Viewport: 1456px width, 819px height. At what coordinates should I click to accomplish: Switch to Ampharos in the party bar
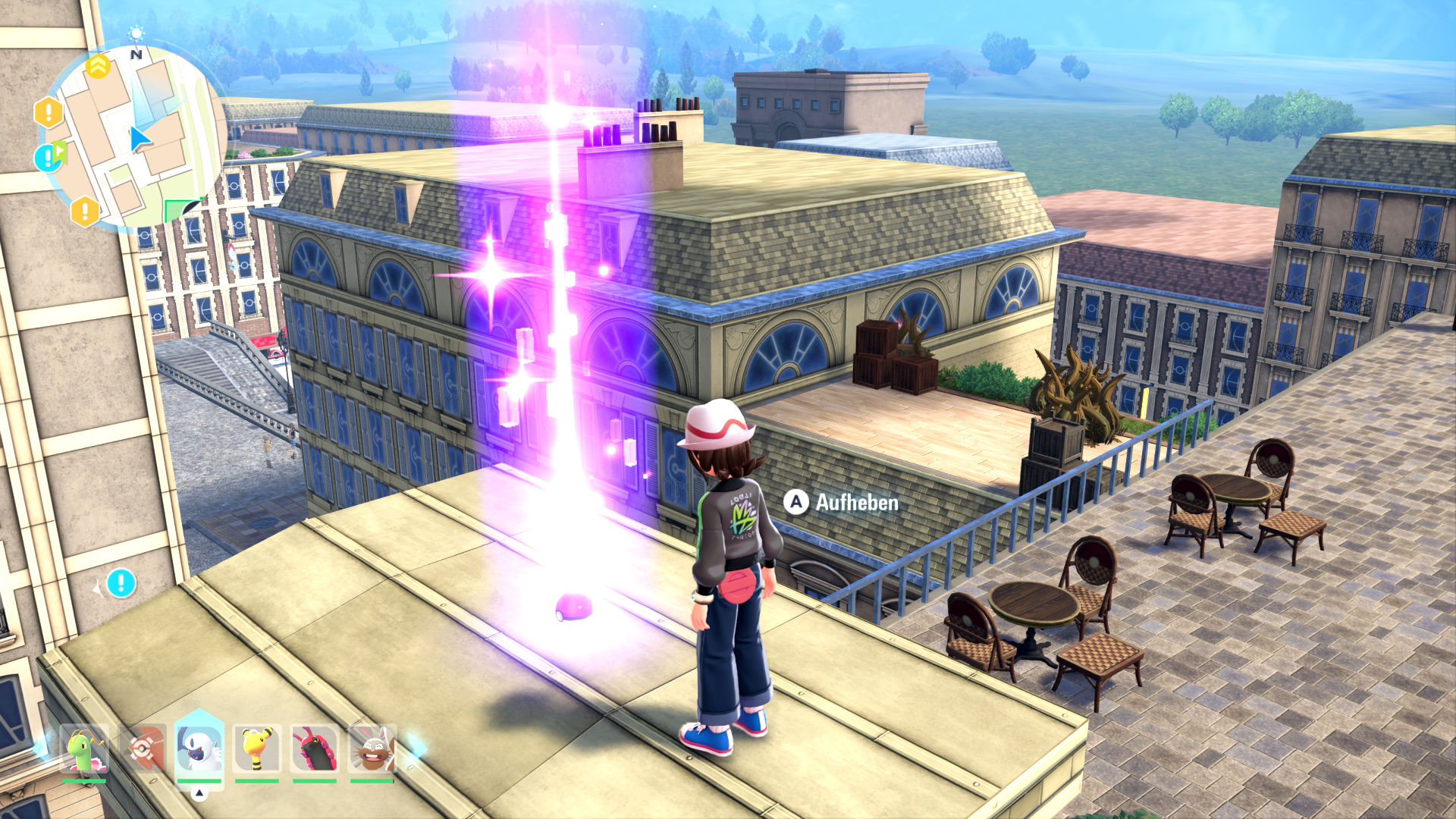[257, 750]
